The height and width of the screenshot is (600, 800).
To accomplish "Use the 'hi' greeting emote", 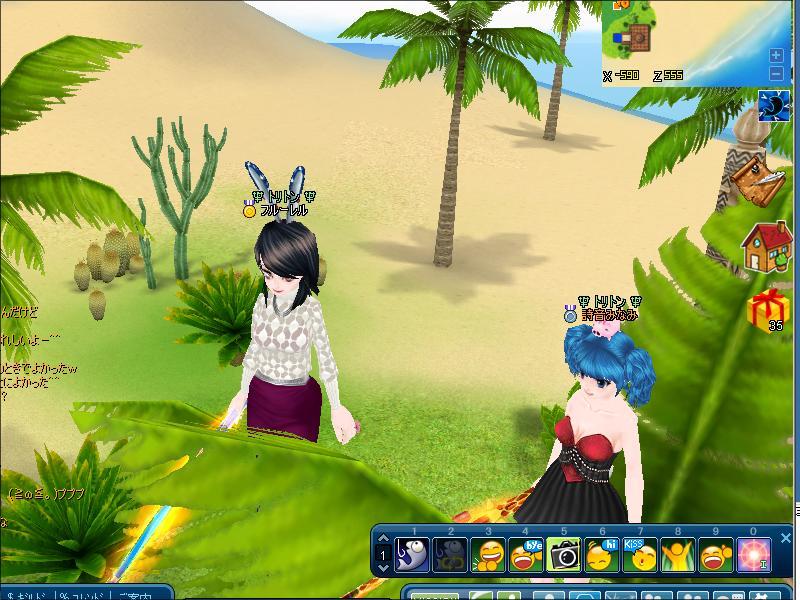I will 602,553.
